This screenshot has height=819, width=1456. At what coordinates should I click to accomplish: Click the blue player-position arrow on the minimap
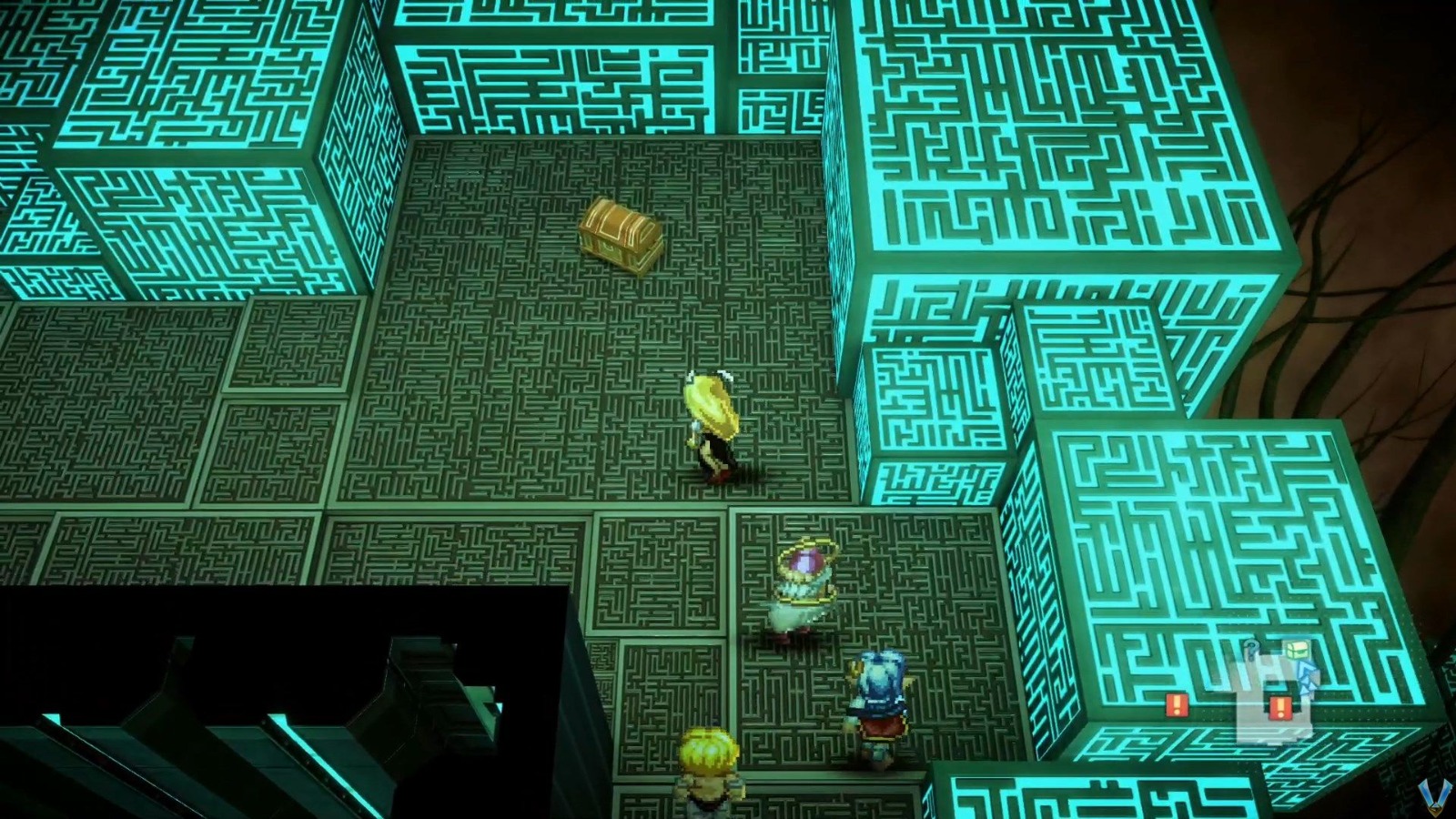click(1307, 675)
